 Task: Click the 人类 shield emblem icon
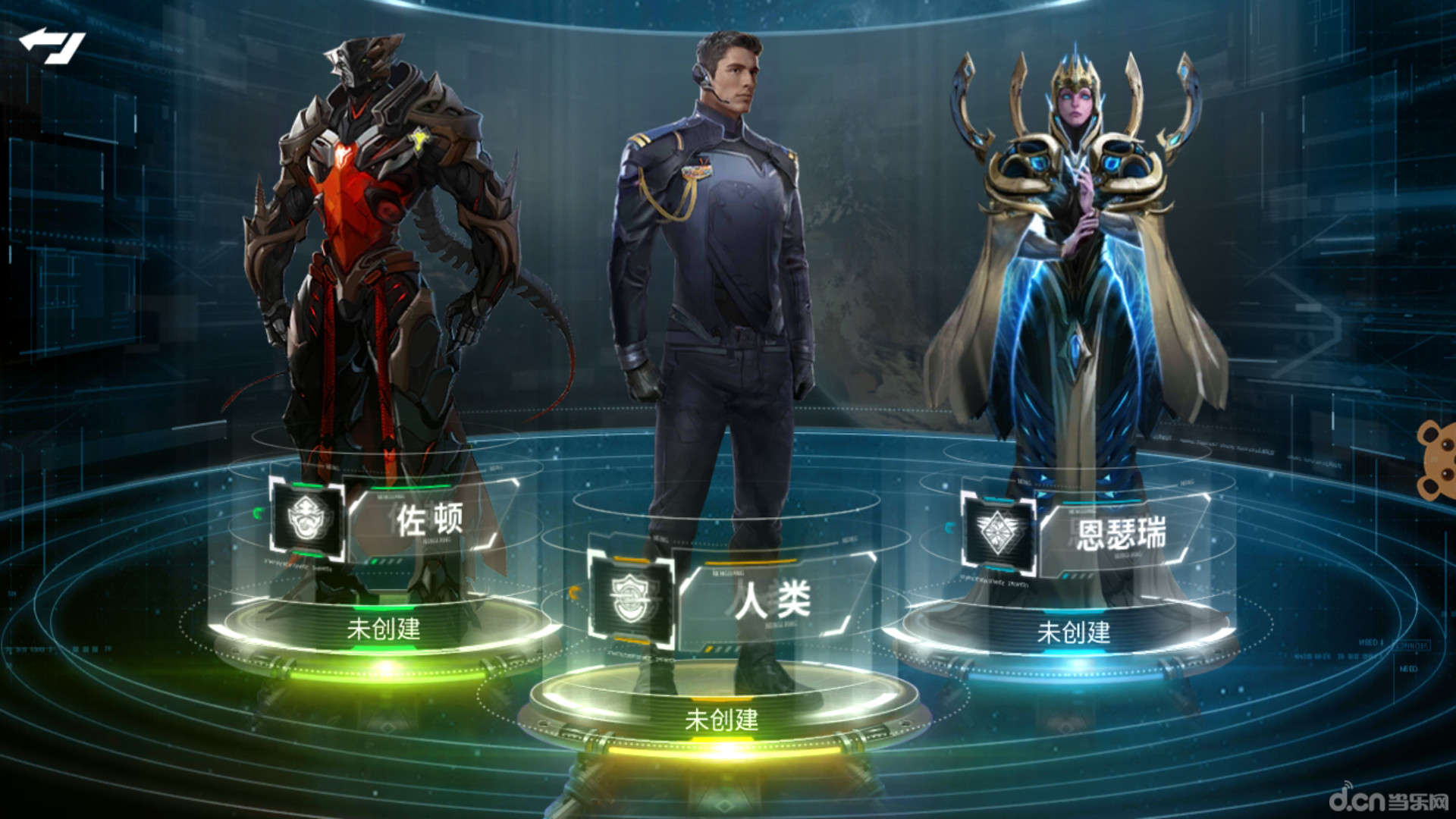tap(631, 598)
